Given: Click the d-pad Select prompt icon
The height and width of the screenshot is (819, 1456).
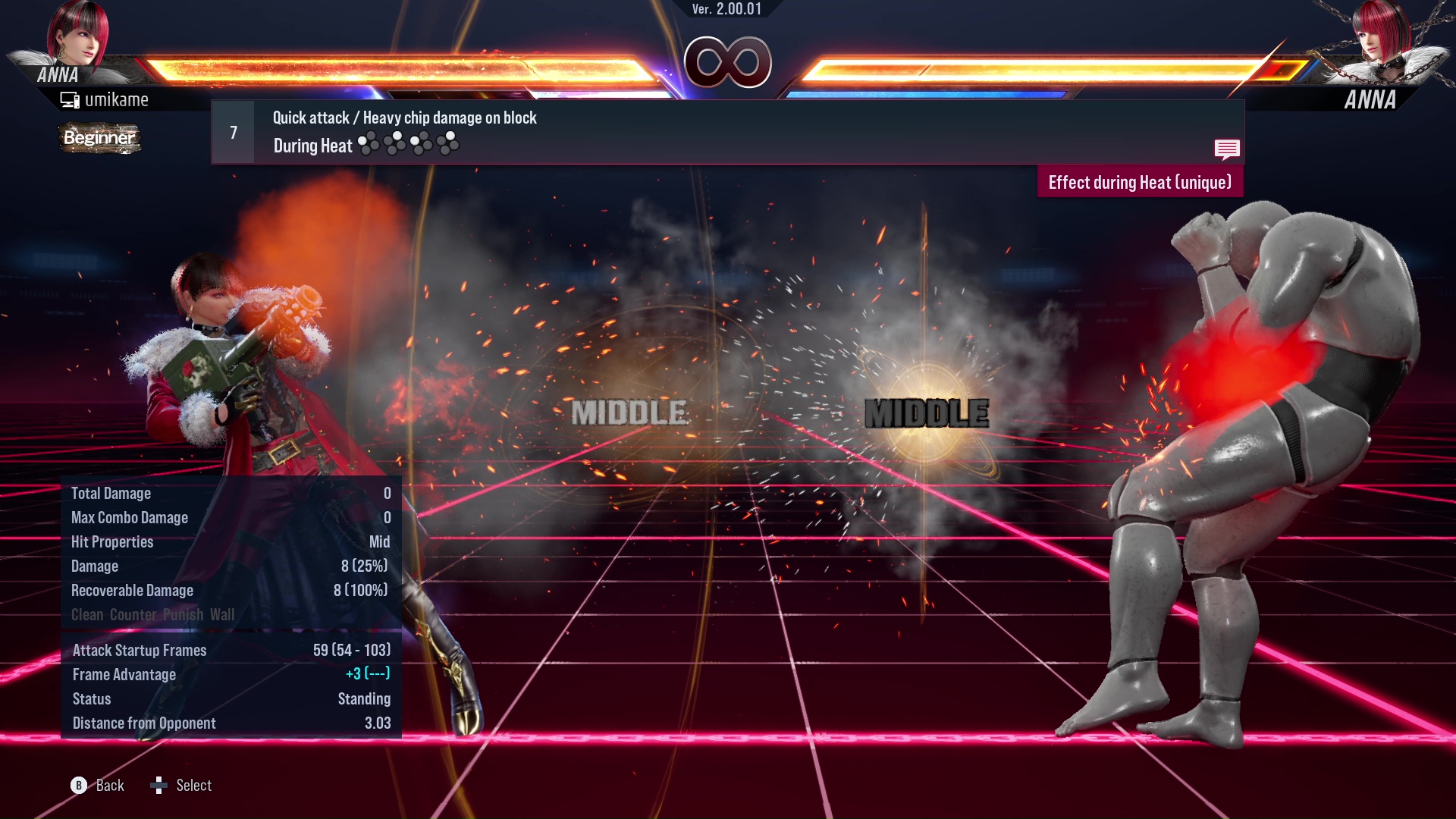Looking at the screenshot, I should click(x=159, y=786).
